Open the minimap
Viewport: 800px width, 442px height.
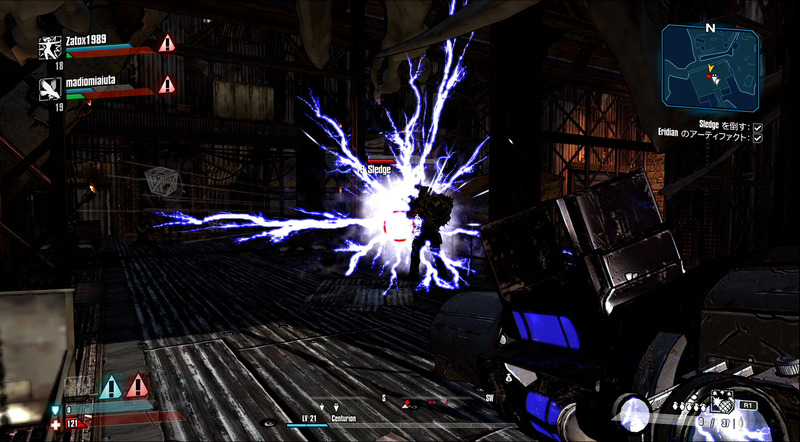pos(709,68)
